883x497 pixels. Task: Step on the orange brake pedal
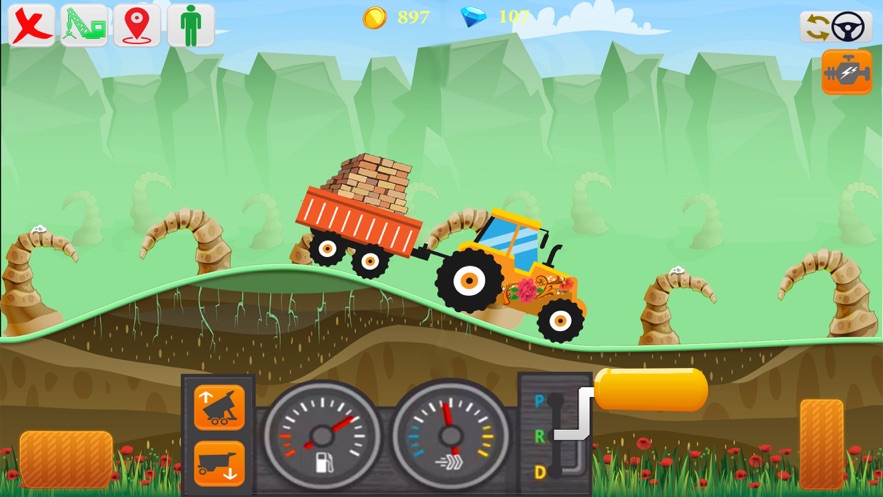pyautogui.click(x=66, y=460)
